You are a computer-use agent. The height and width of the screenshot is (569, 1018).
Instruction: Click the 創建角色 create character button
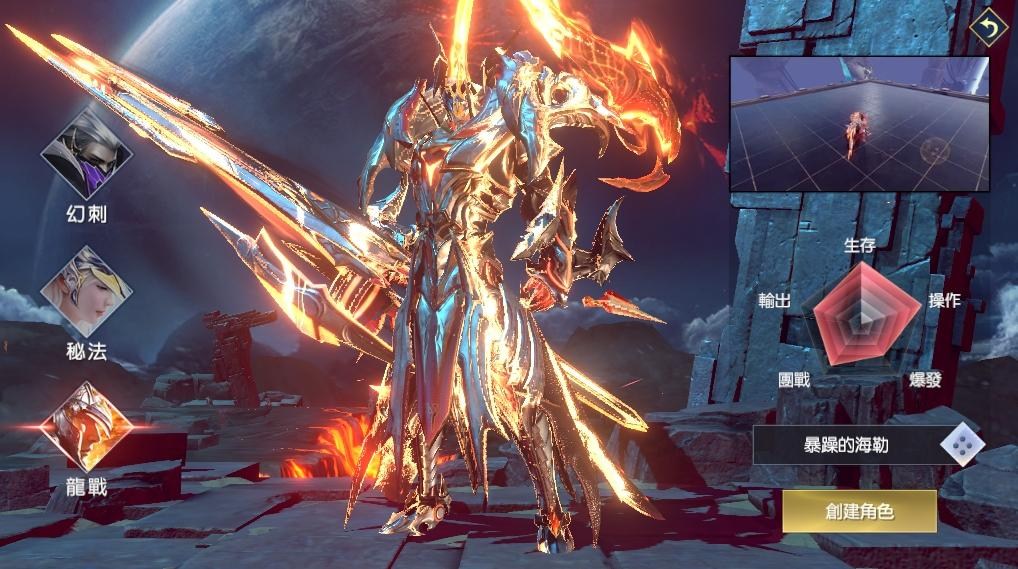click(859, 511)
